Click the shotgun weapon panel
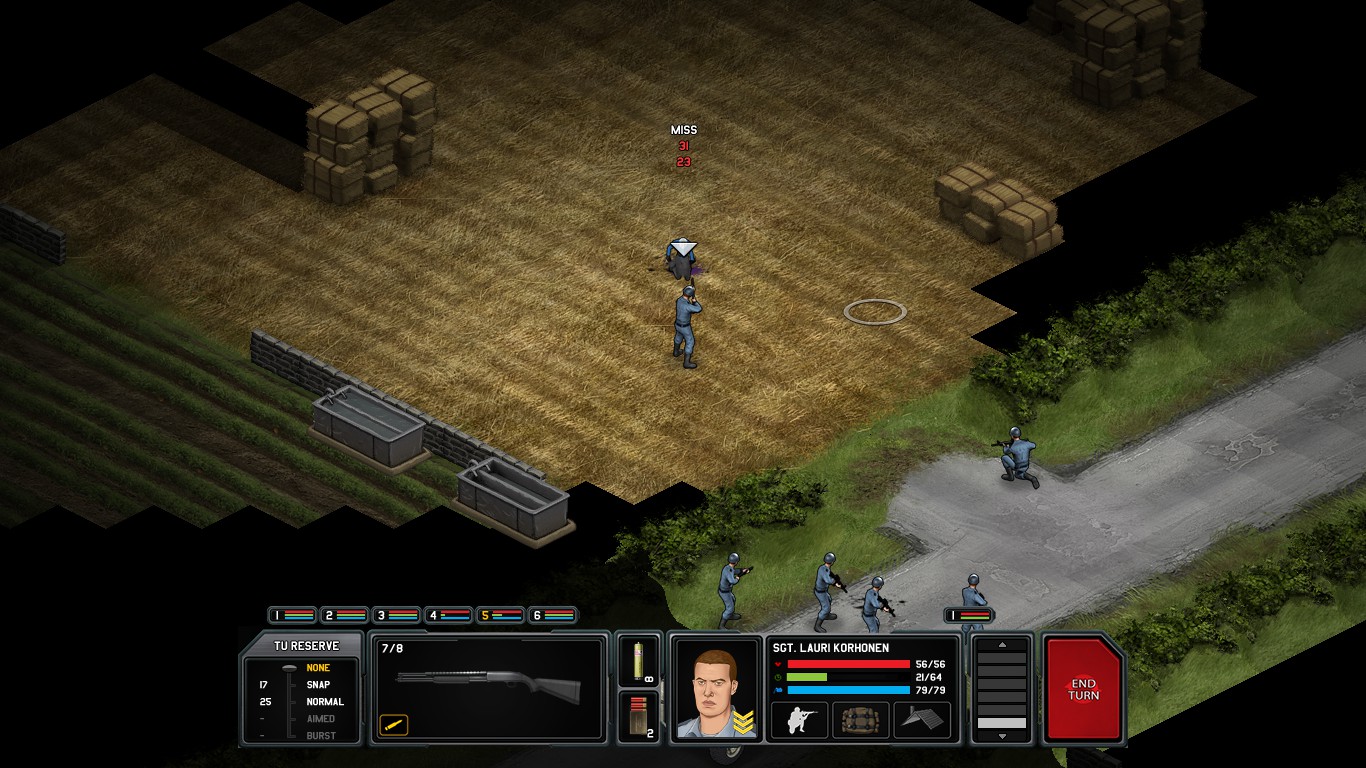This screenshot has height=768, width=1366. click(489, 688)
